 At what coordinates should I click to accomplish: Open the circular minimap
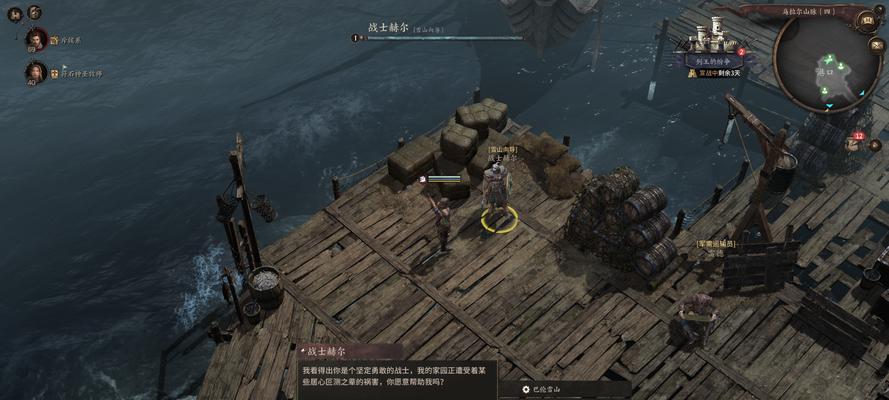[x=826, y=66]
